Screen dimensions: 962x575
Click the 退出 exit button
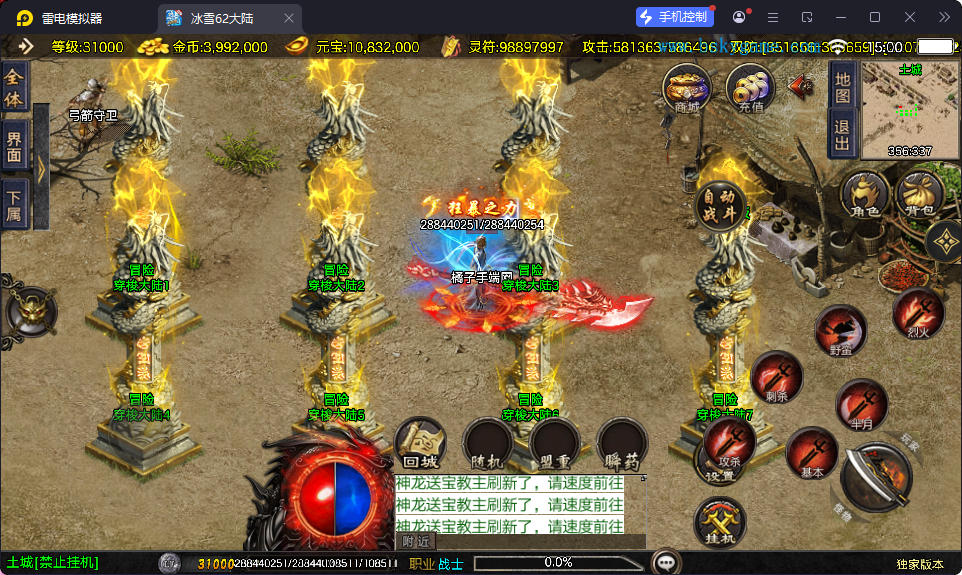point(842,134)
